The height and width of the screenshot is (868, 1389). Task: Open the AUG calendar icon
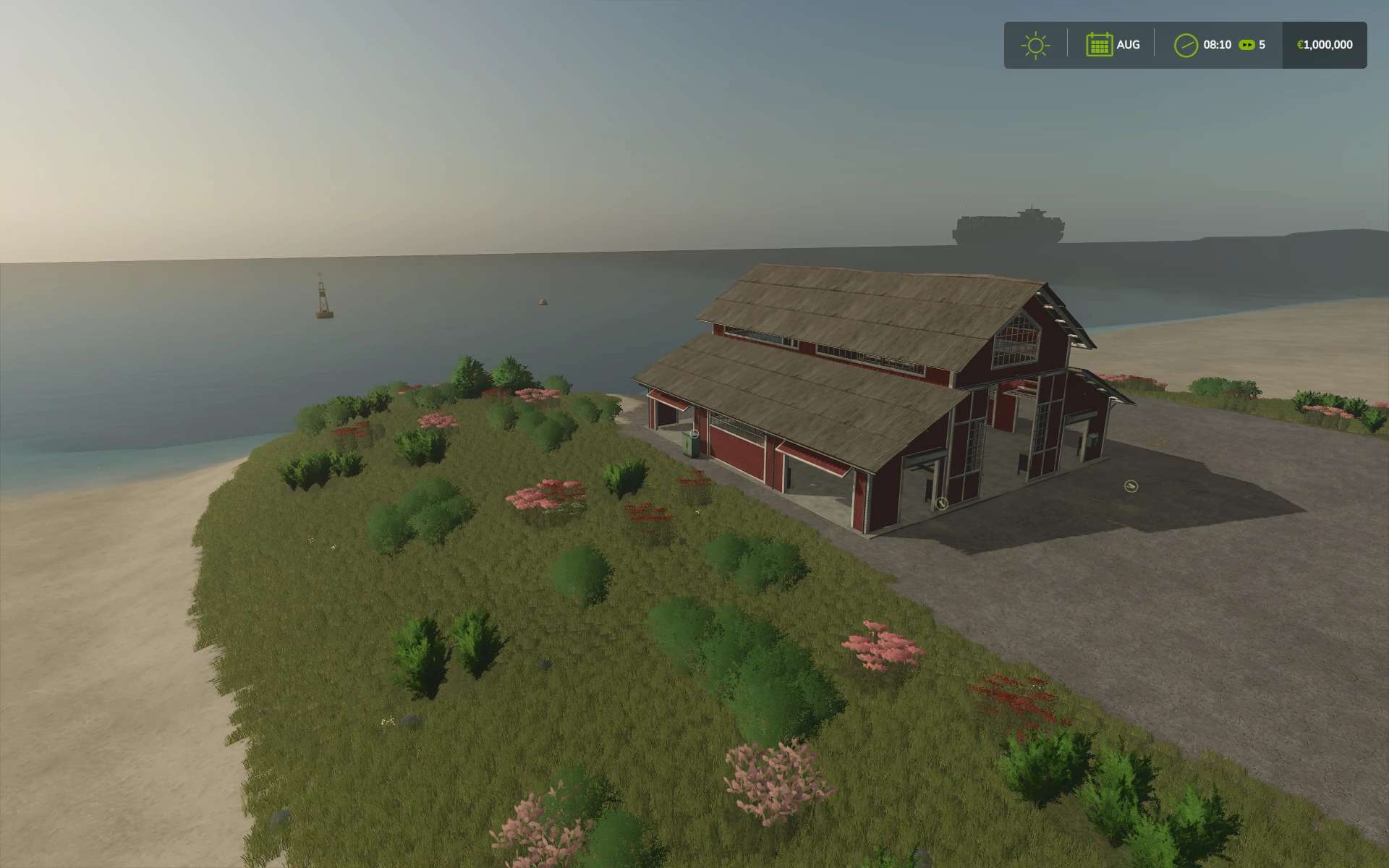tap(1099, 45)
